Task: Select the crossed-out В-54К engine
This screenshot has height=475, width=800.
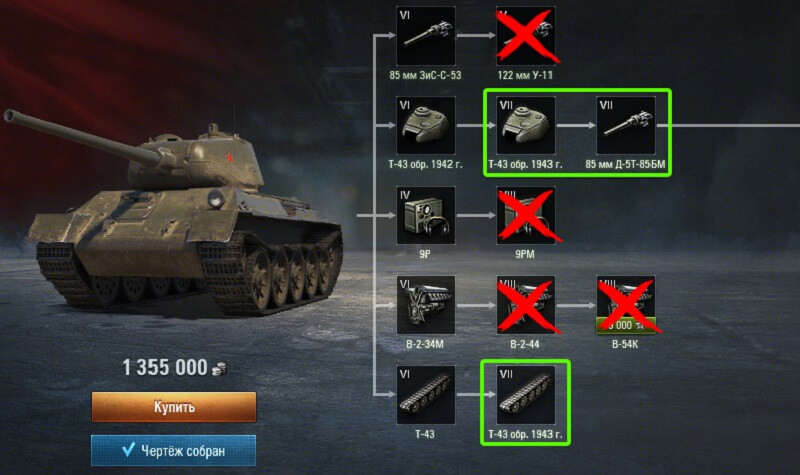Action: pos(625,306)
